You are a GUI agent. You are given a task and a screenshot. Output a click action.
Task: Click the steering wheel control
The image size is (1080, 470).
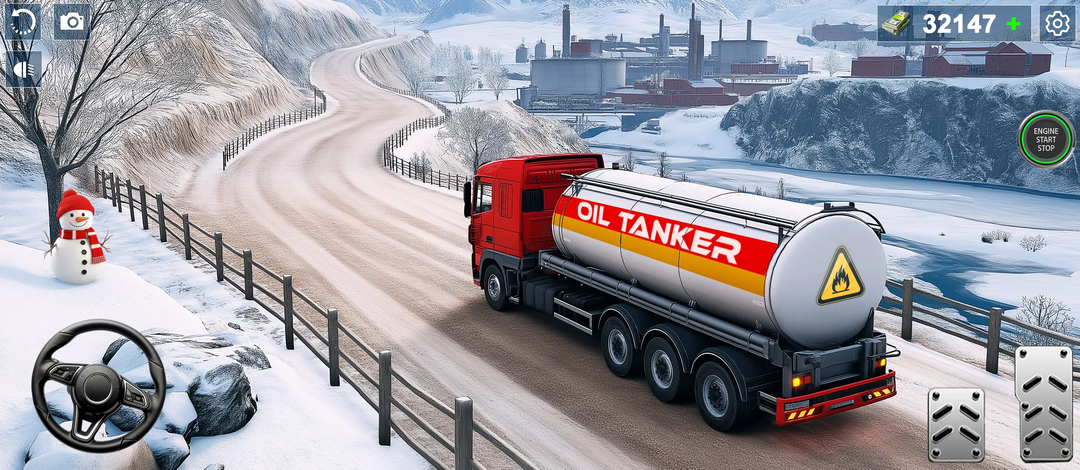click(98, 386)
